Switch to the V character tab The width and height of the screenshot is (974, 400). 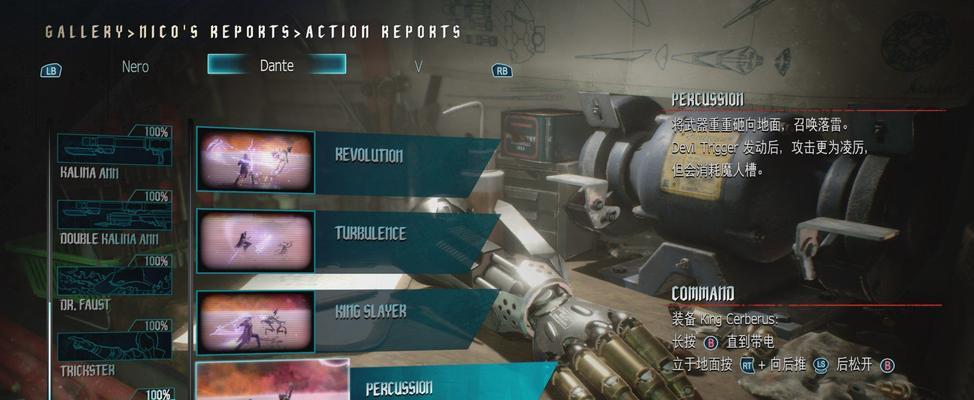(419, 66)
